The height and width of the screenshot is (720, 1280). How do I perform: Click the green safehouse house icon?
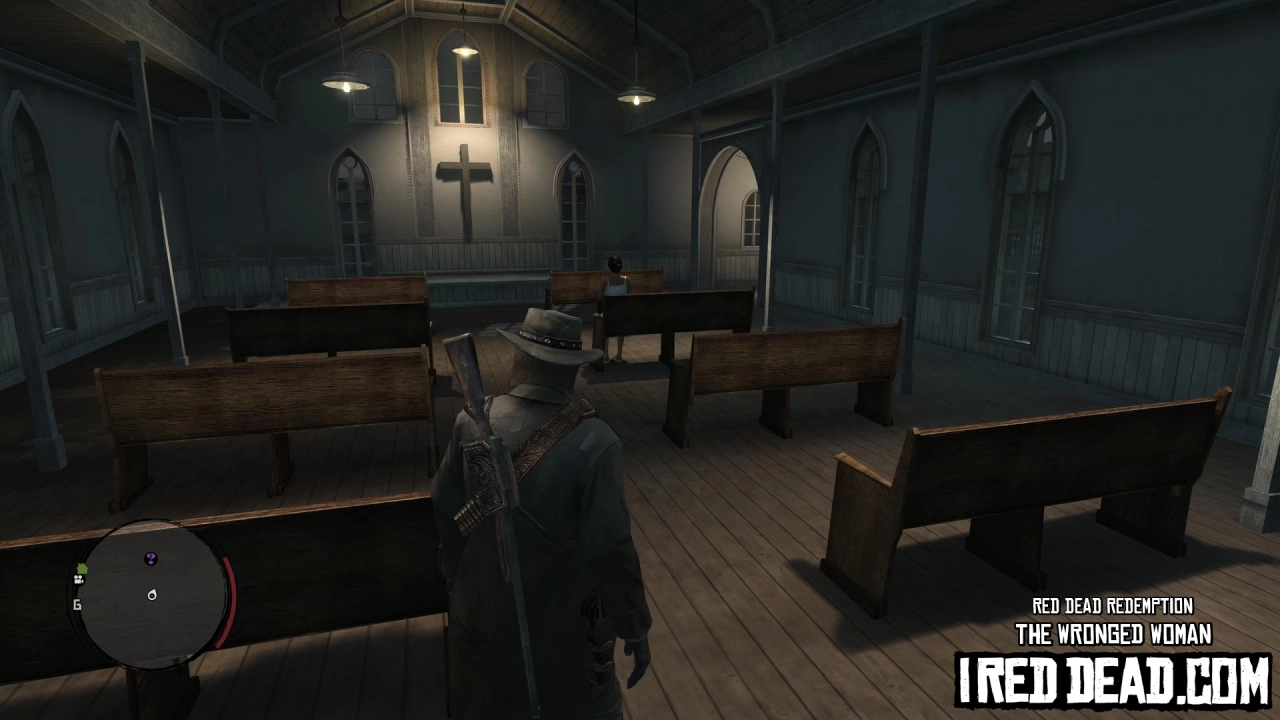[x=82, y=569]
